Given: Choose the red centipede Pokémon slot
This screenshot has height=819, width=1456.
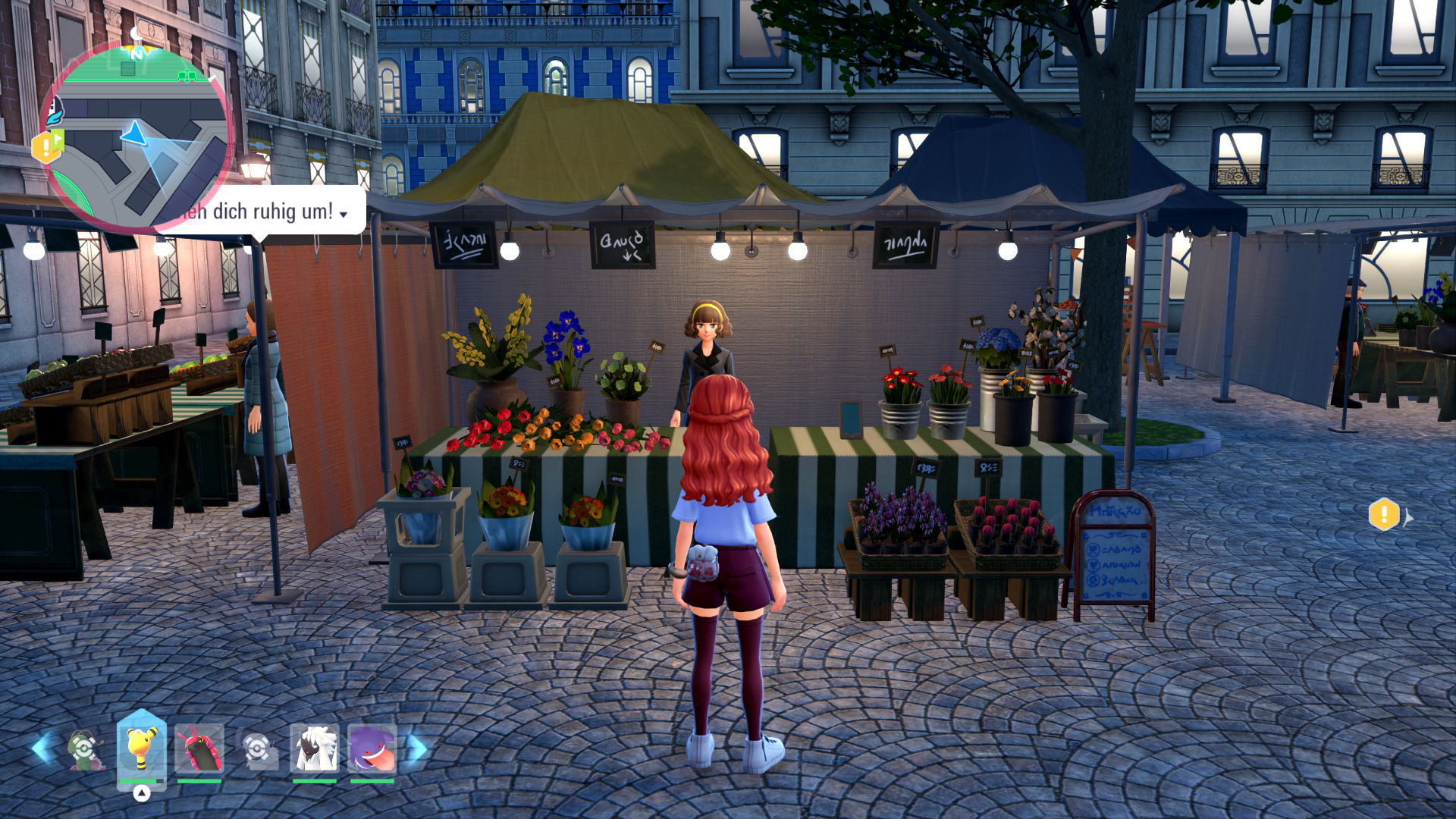Looking at the screenshot, I should [199, 748].
